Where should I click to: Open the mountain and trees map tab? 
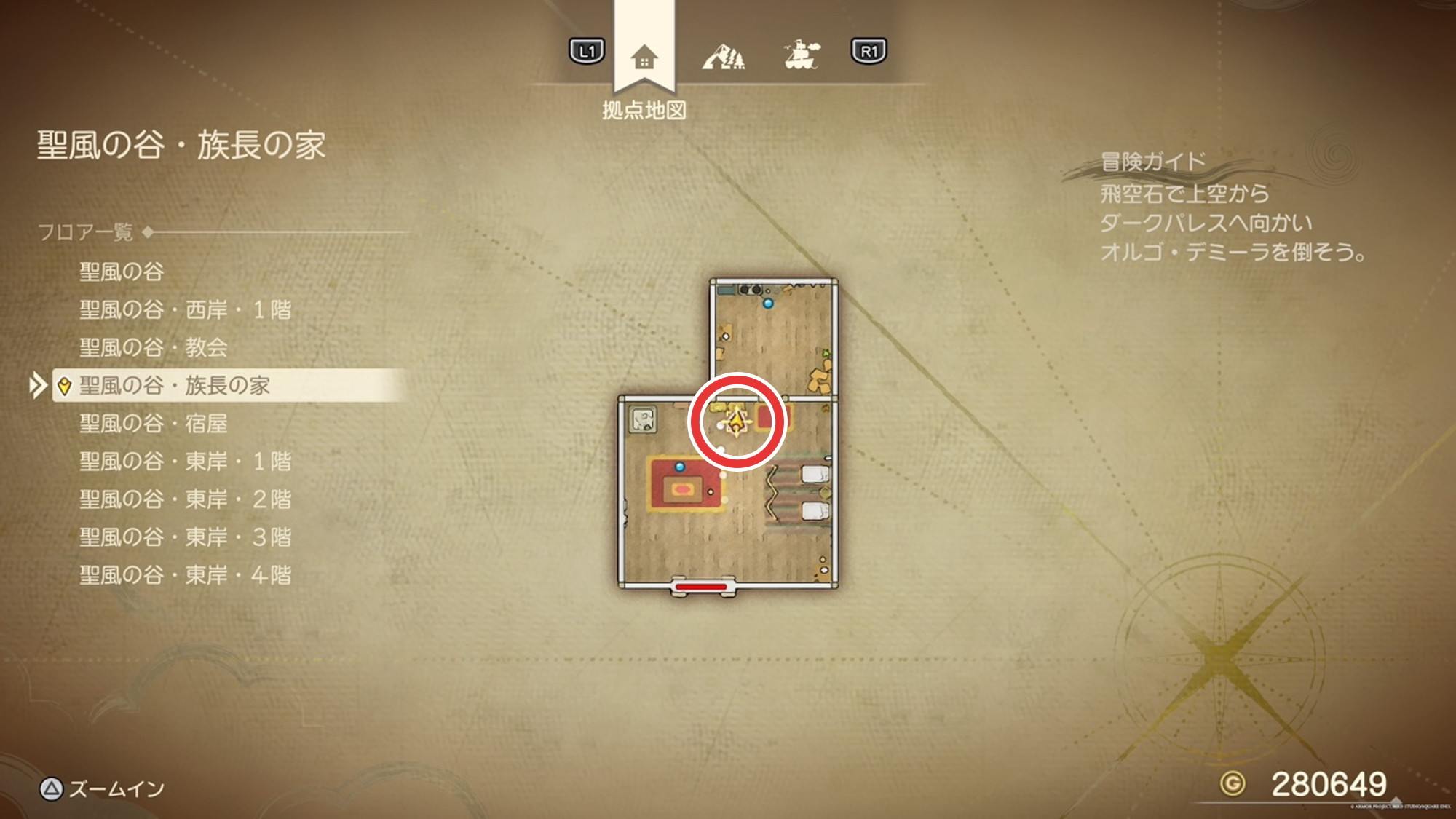[723, 57]
